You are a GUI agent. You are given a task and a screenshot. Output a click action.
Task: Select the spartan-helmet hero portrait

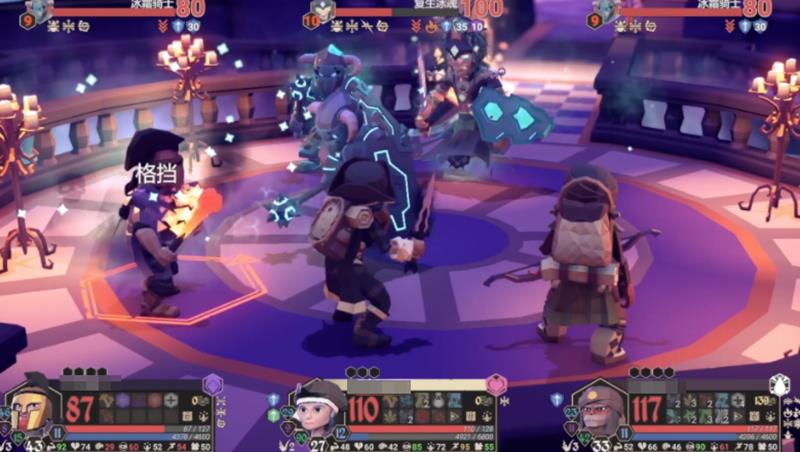(35, 410)
